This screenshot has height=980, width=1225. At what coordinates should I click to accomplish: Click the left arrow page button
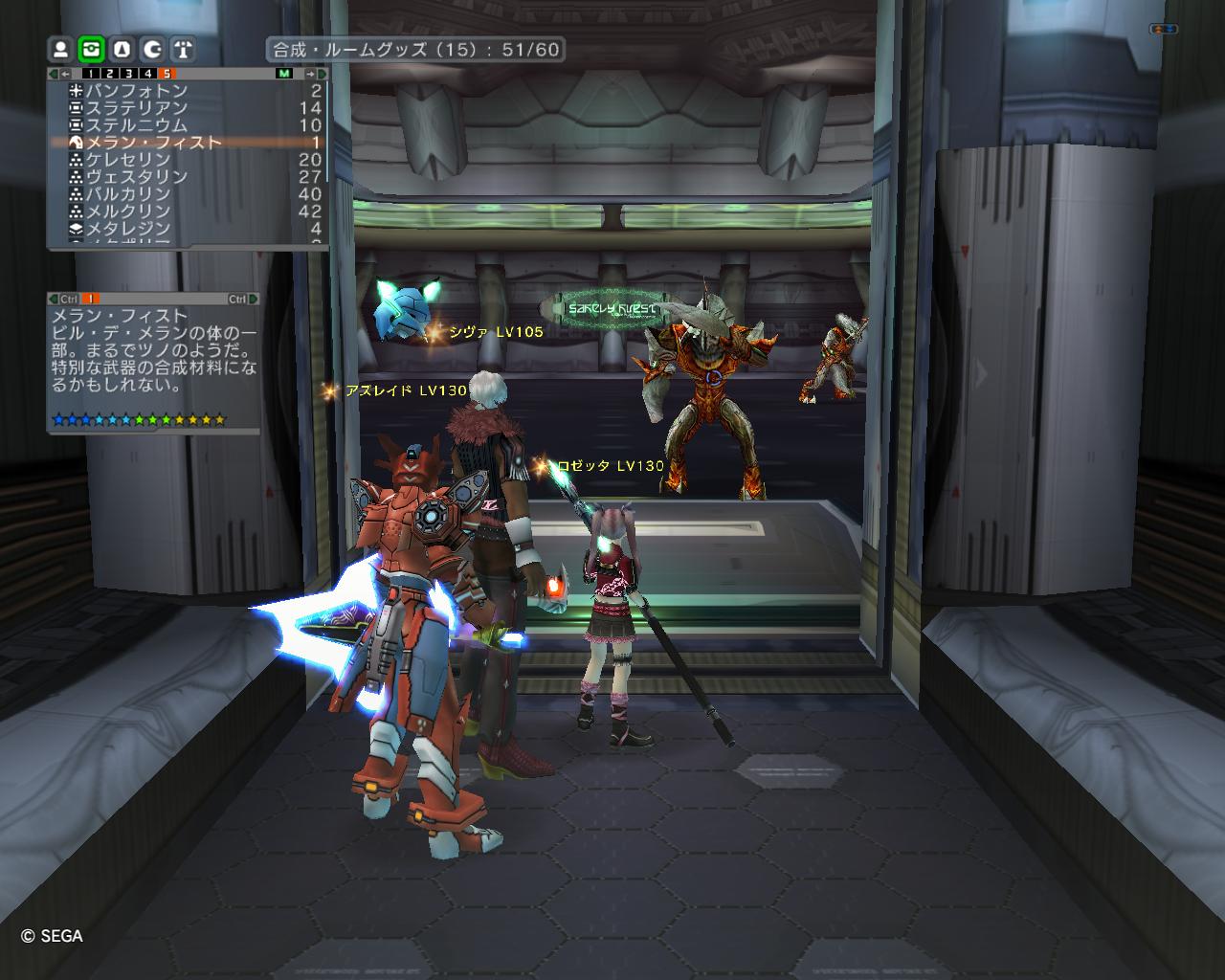[x=65, y=74]
